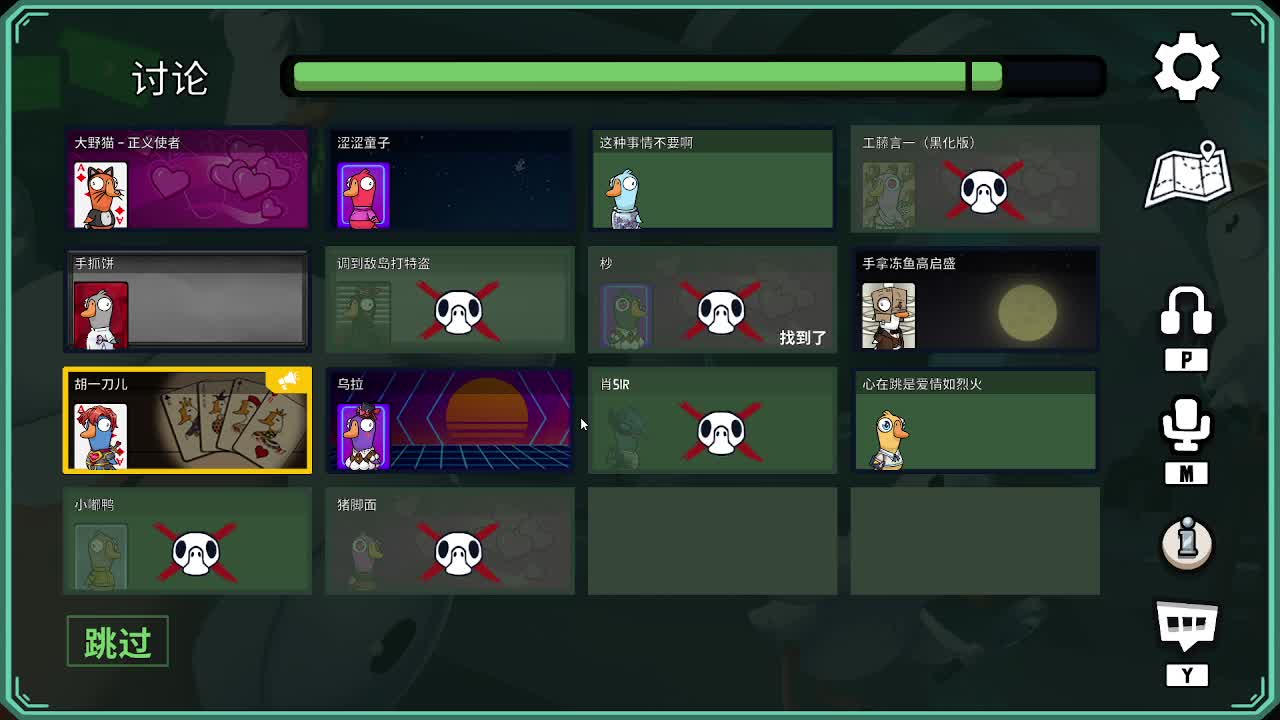Mute the microphone using the M toggle
Viewport: 1280px width, 720px height.
pyautogui.click(x=1186, y=430)
